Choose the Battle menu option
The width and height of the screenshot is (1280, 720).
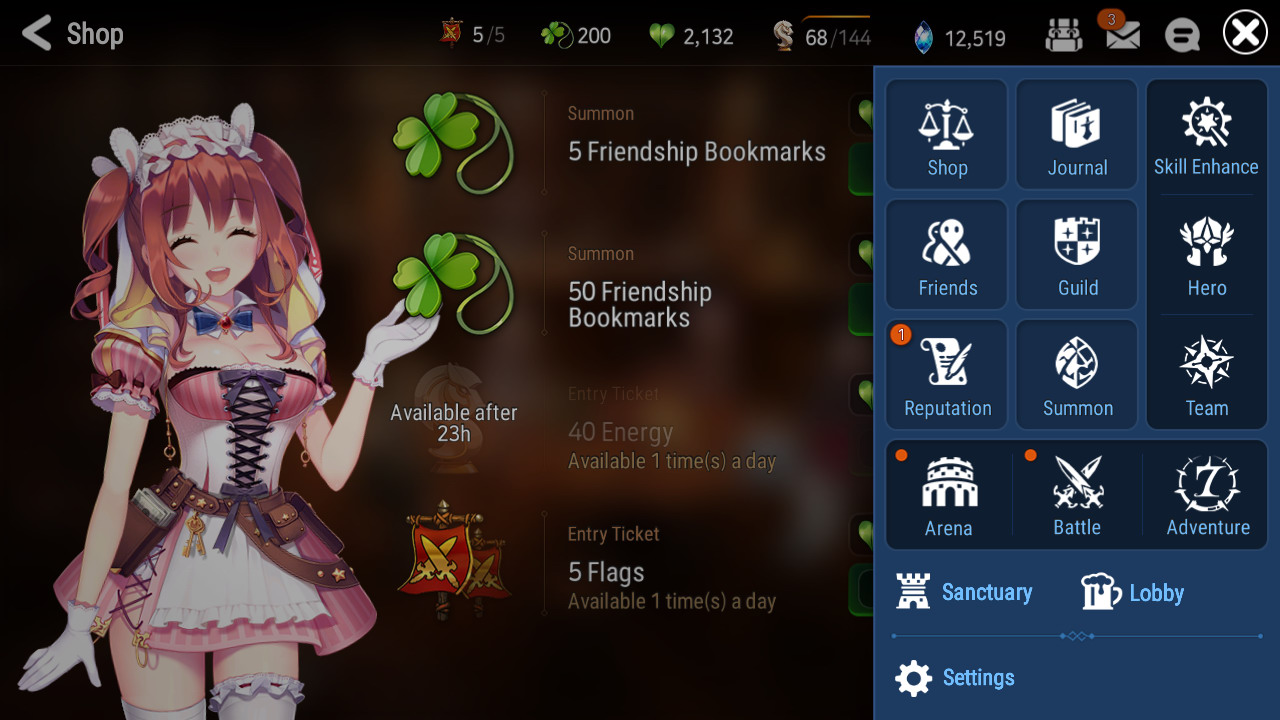click(1077, 495)
